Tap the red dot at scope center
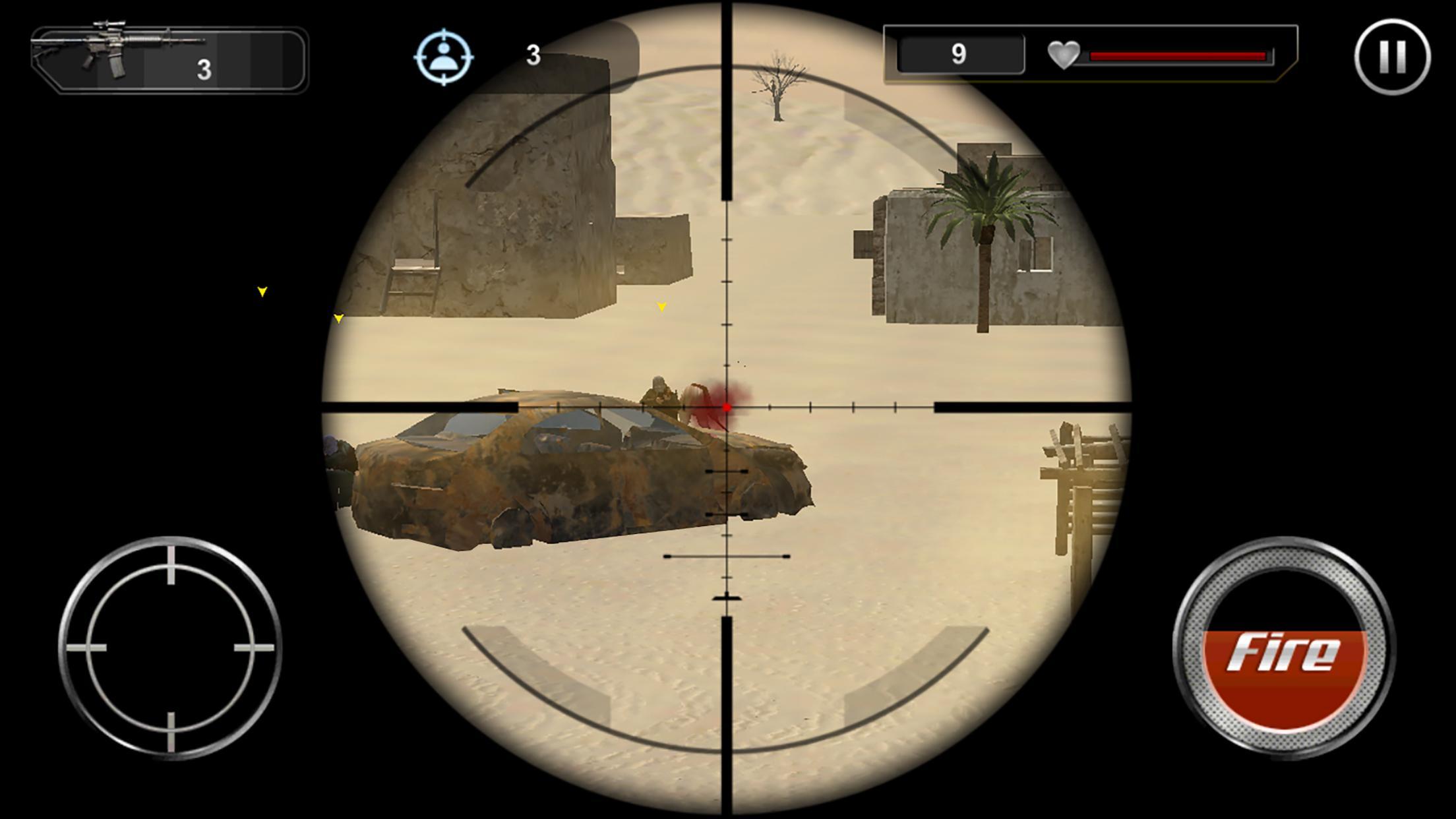Screen dimensions: 1456x819 [727, 407]
